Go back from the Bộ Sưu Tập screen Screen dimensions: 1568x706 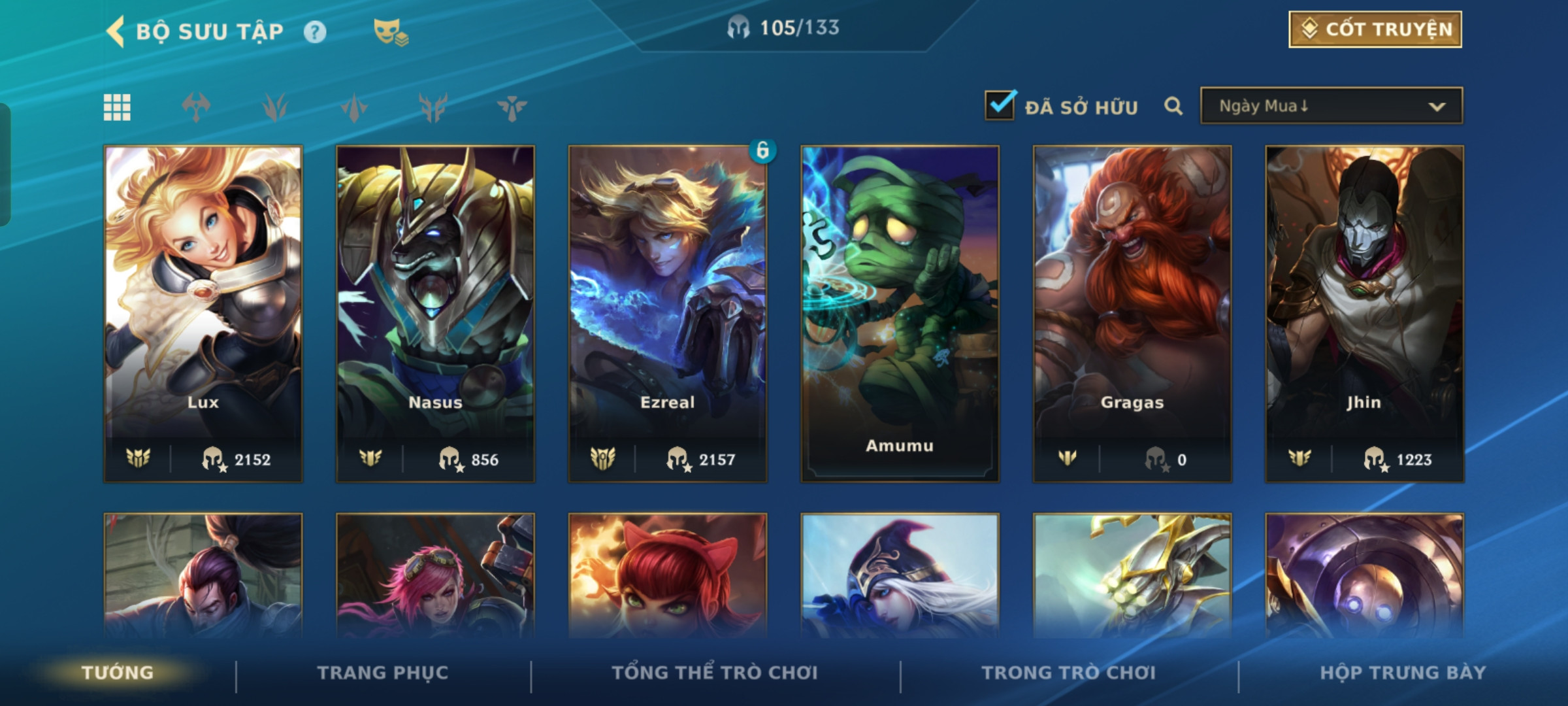click(x=116, y=31)
